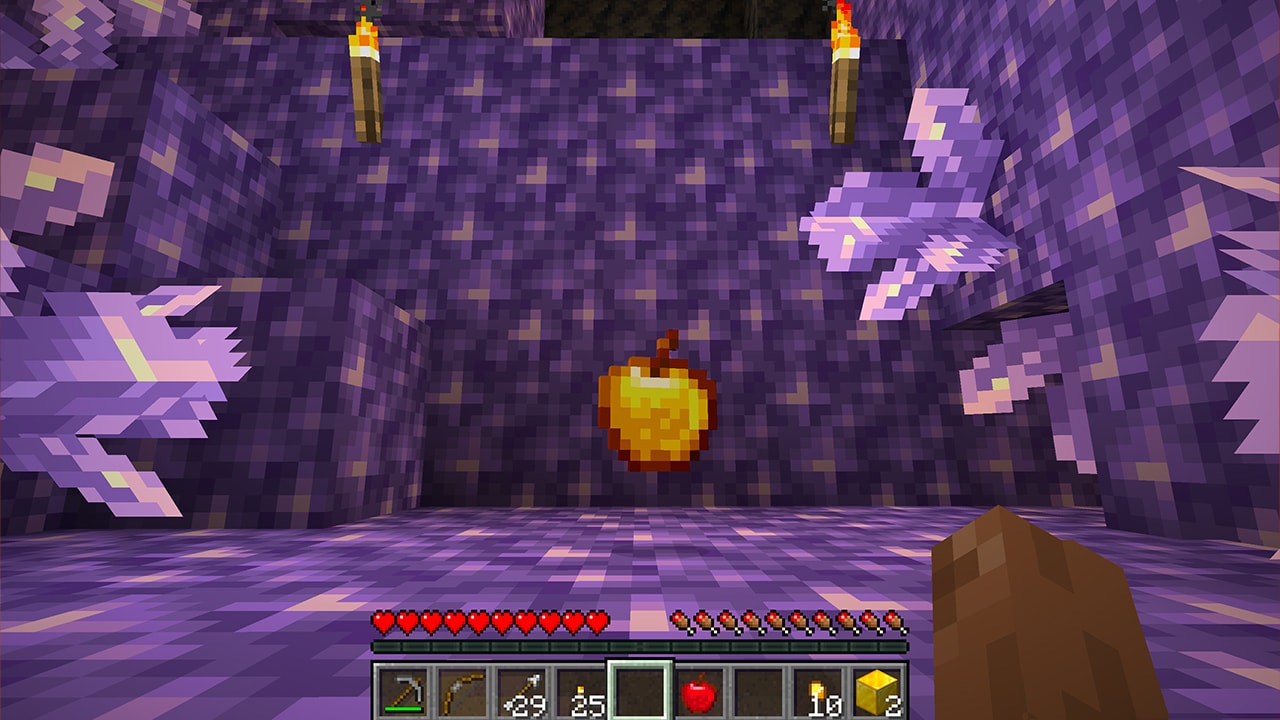1280x720 pixels.
Task: Select the stack of 10 gold pieces
Action: coord(817,691)
